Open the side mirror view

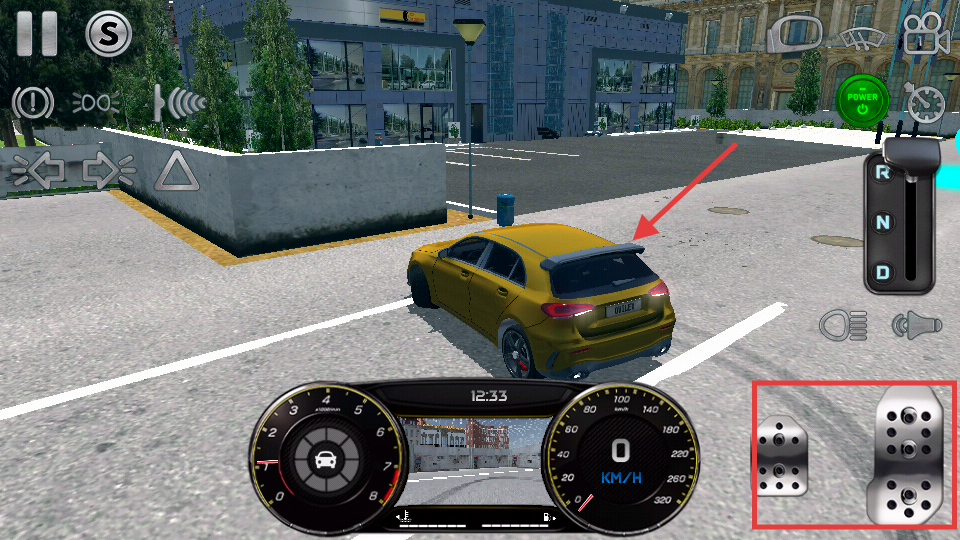793,34
